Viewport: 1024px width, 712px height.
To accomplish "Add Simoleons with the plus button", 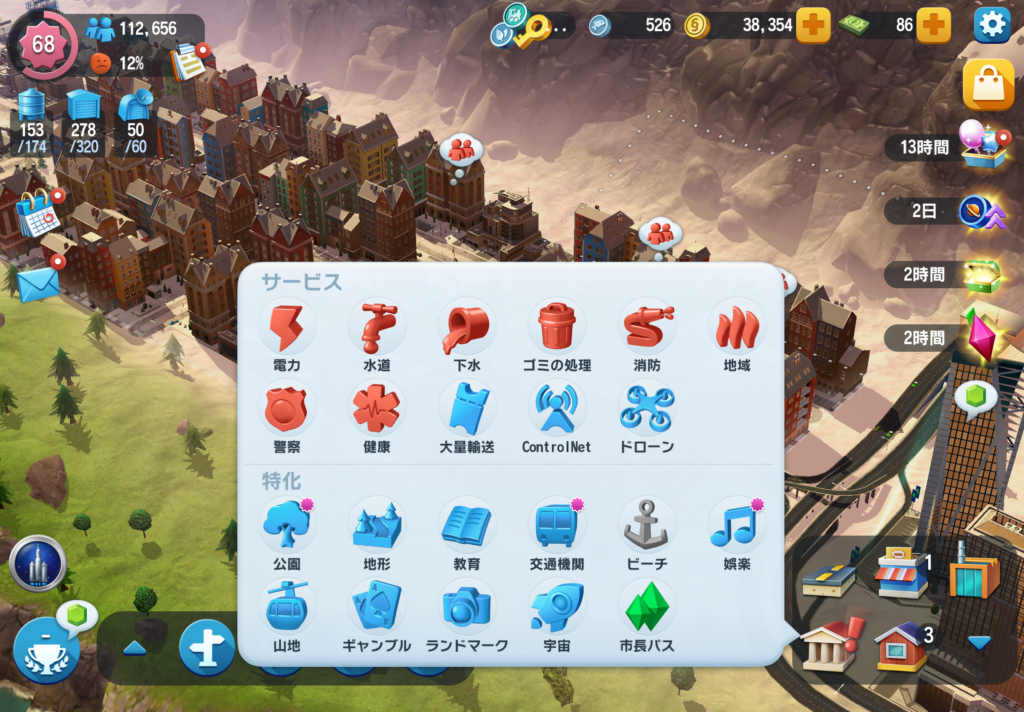I will [813, 25].
